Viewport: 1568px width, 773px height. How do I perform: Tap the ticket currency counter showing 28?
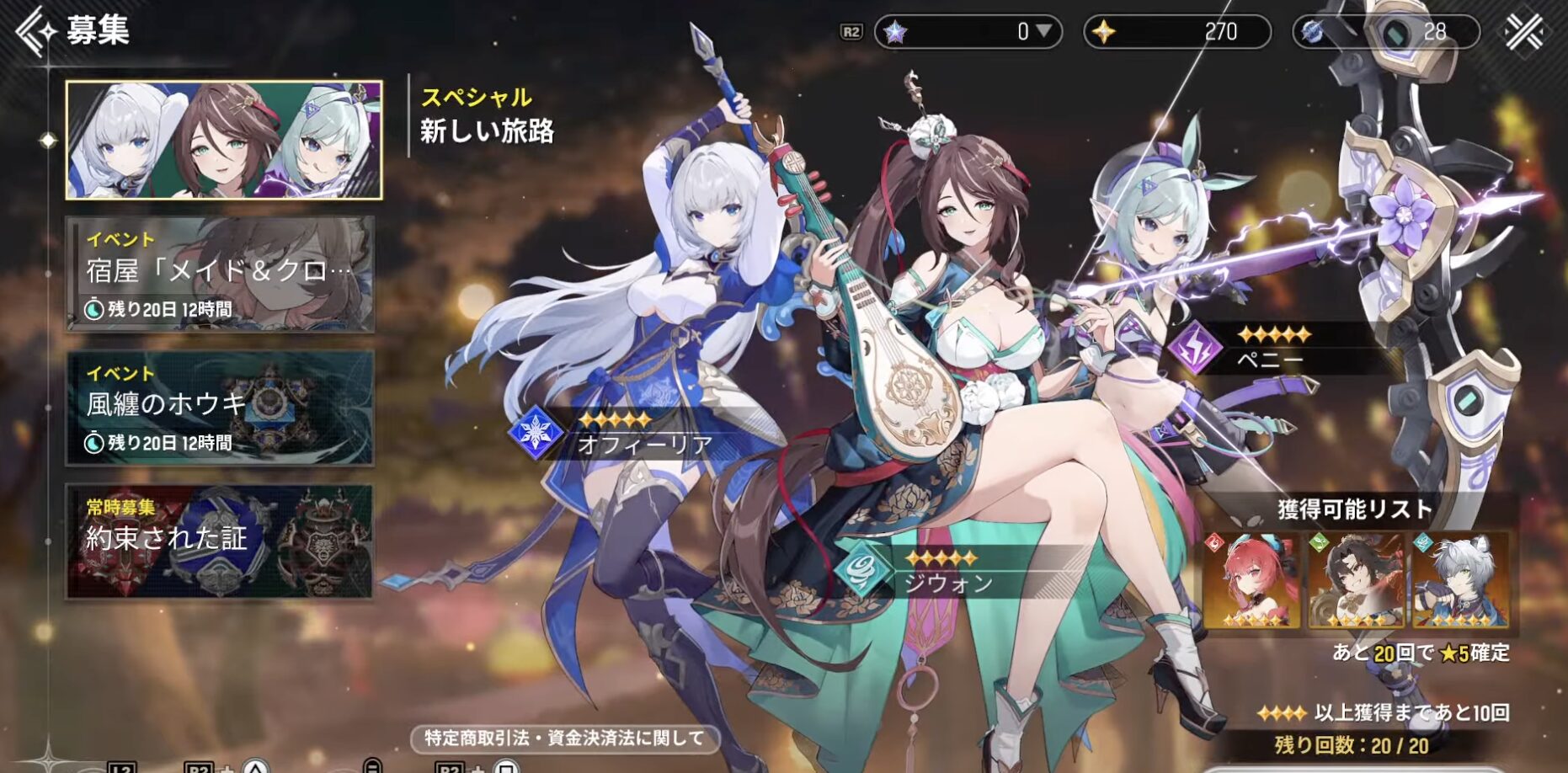1386,32
